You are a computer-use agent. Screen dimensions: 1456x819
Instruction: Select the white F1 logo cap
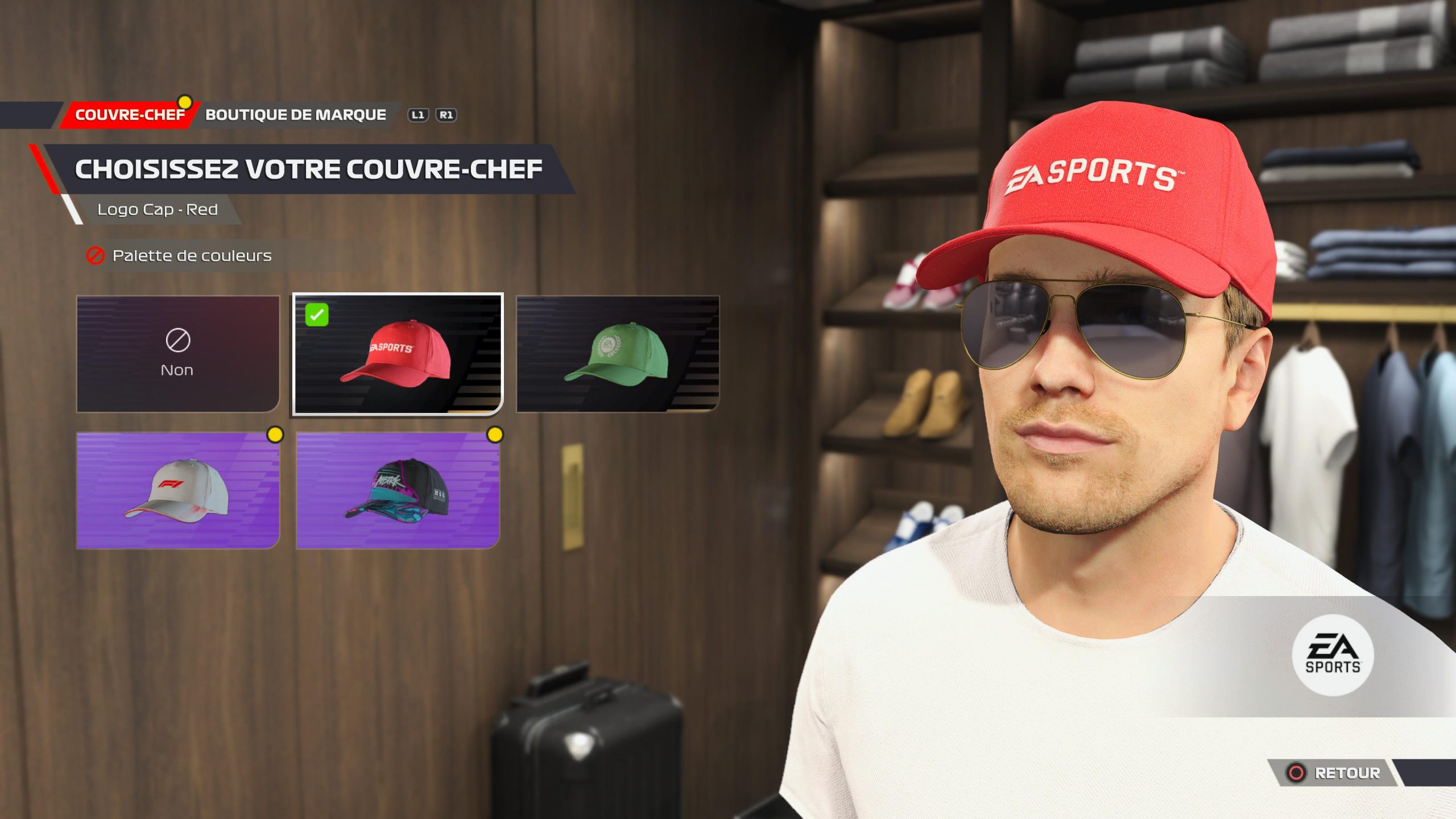[x=178, y=490]
